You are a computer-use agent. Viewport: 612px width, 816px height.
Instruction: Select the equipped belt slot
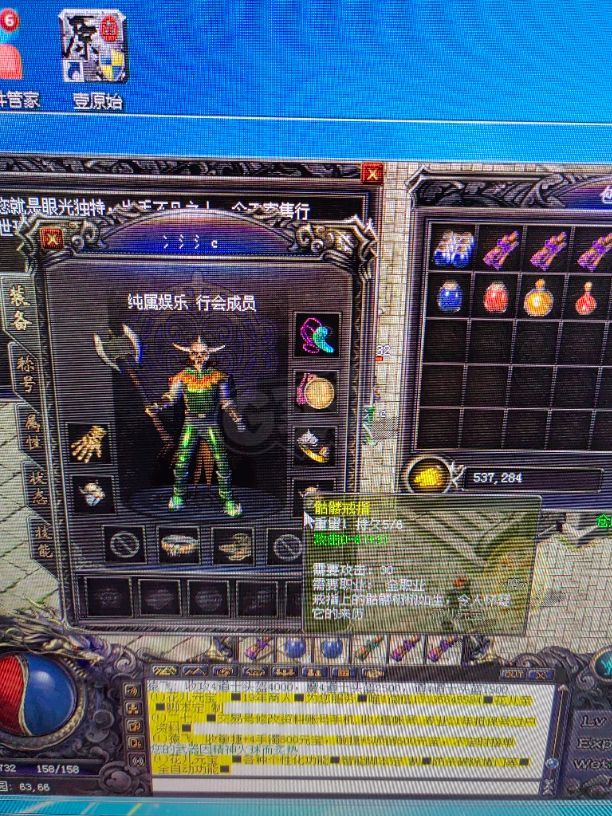pos(179,546)
